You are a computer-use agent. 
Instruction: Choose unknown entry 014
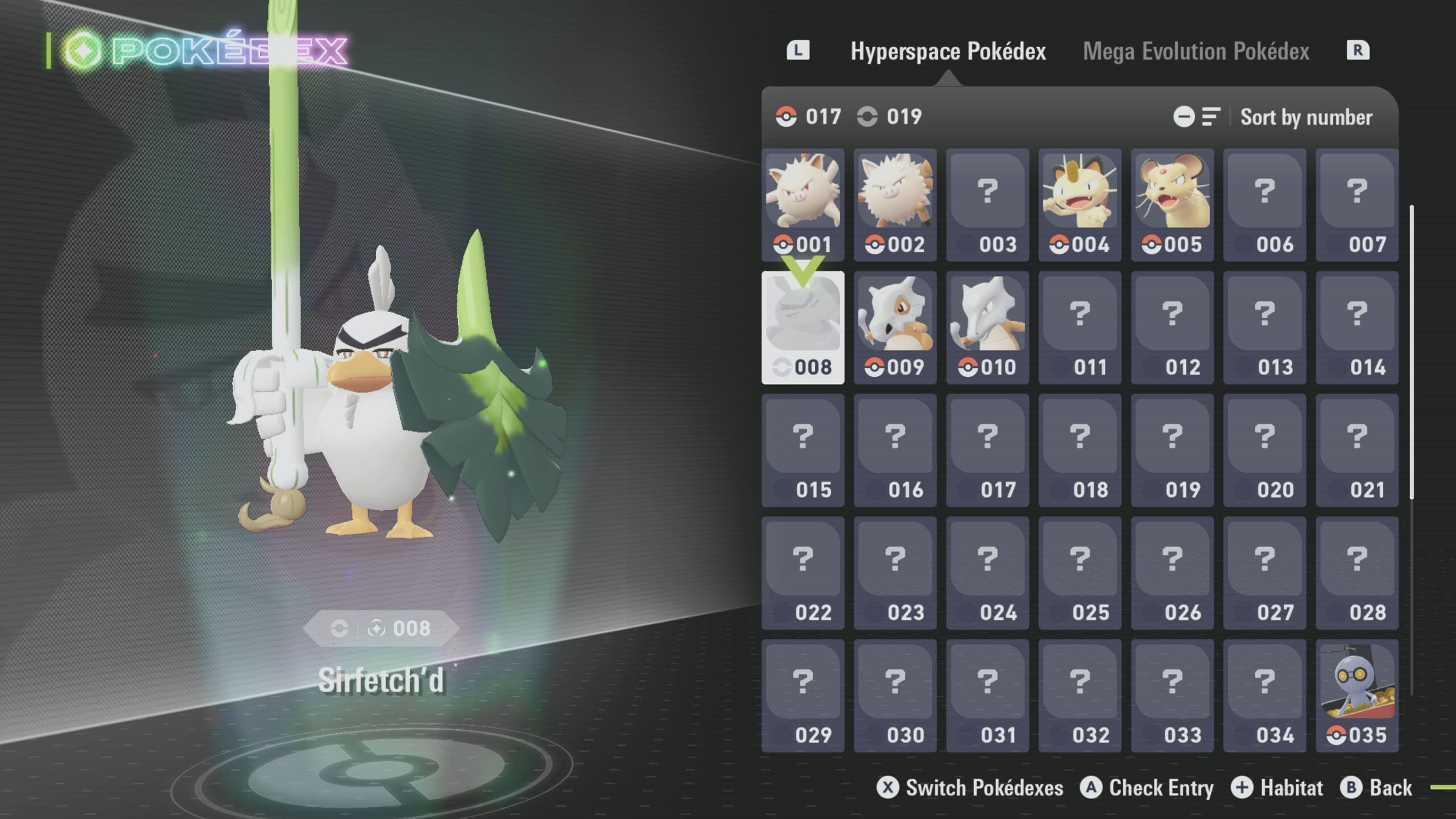click(1356, 328)
